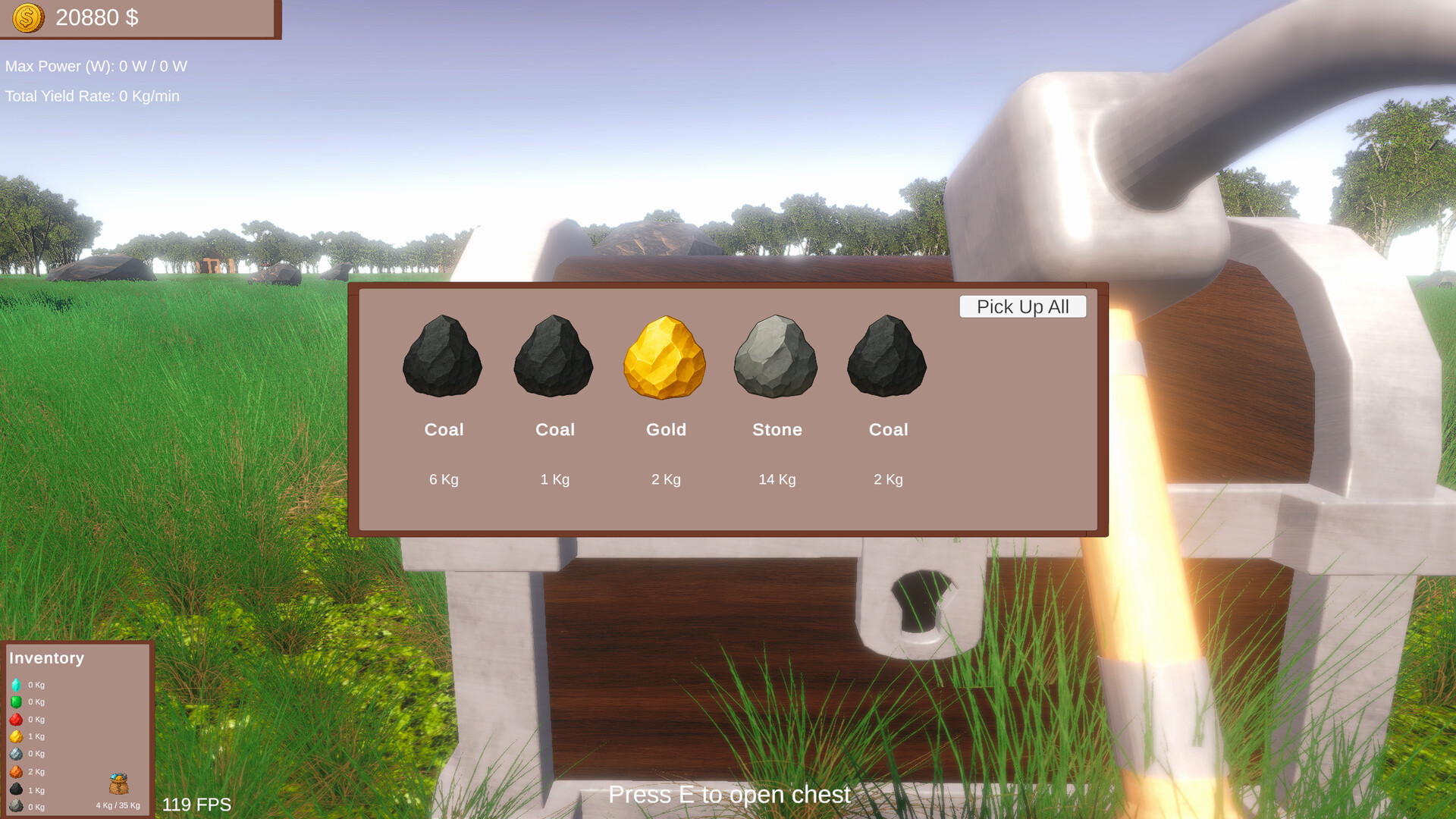
Task: Click the Inventory panel title
Action: coord(47,658)
